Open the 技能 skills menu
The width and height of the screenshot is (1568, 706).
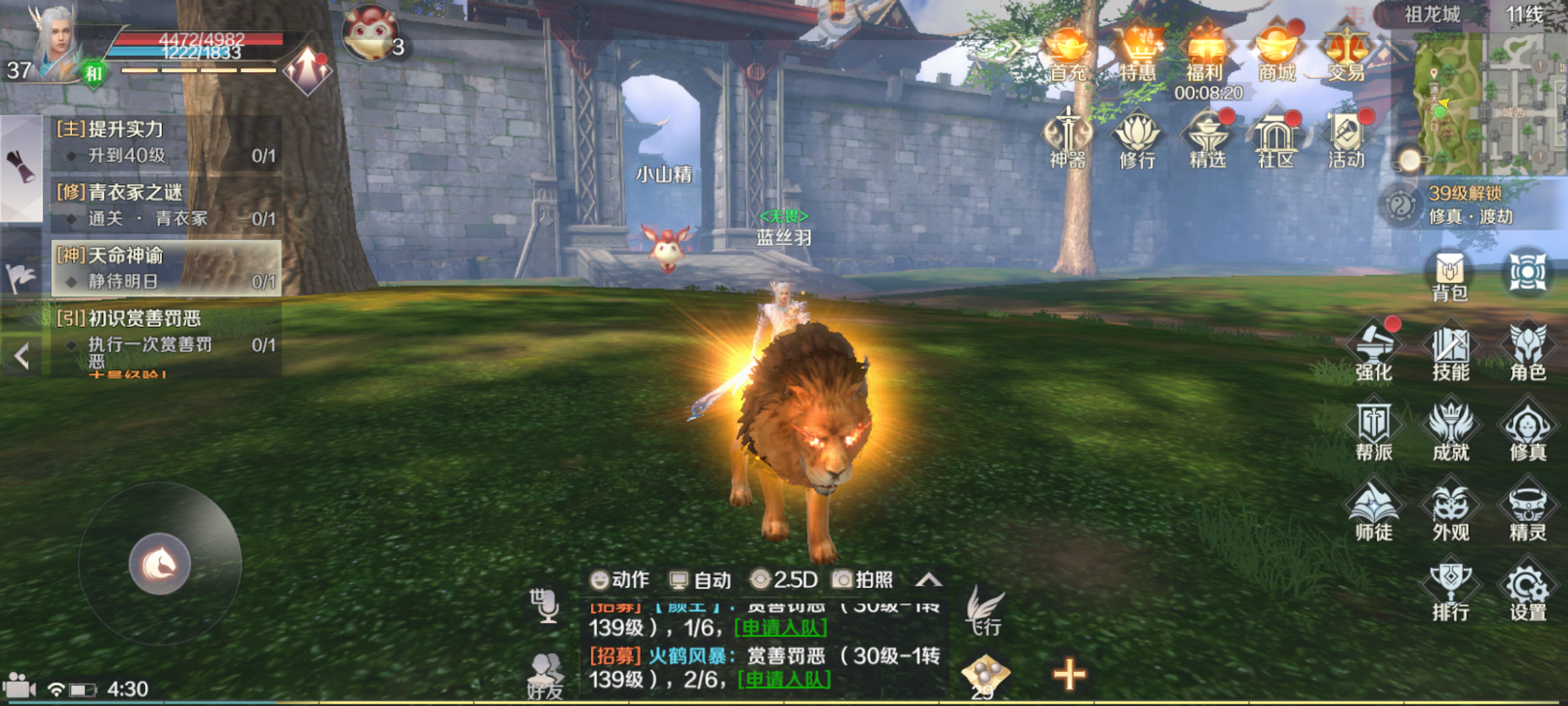1450,352
